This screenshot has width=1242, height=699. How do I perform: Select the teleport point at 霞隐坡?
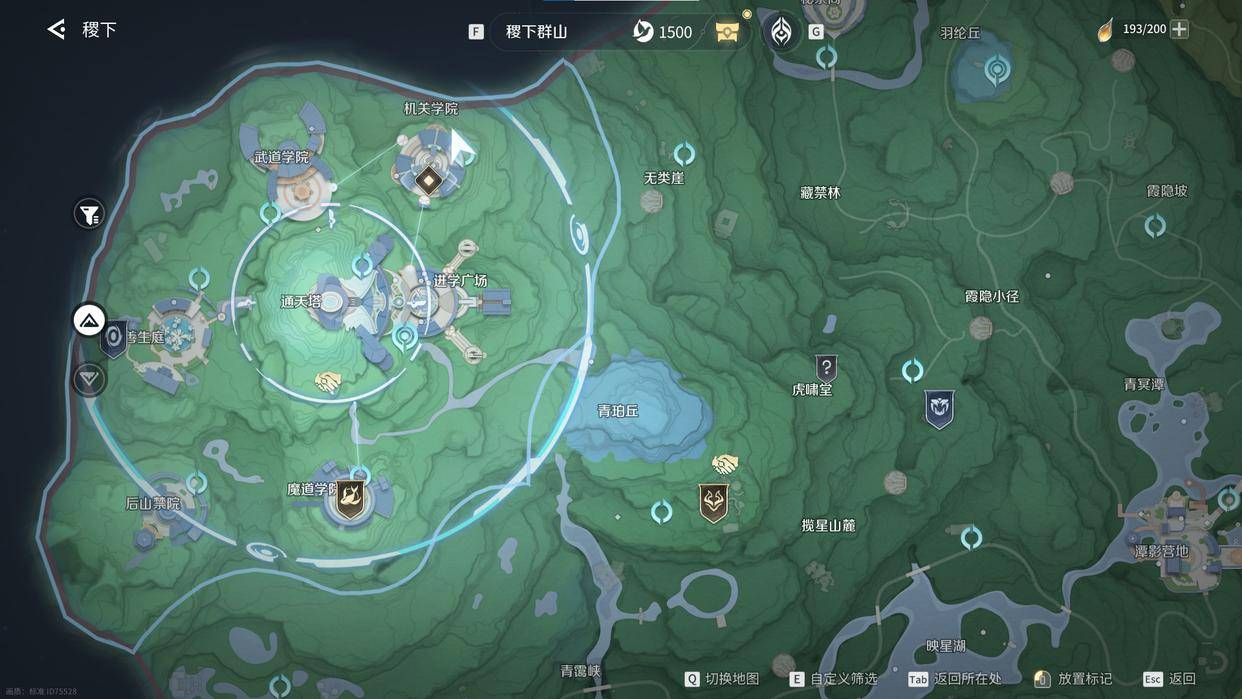1155,226
